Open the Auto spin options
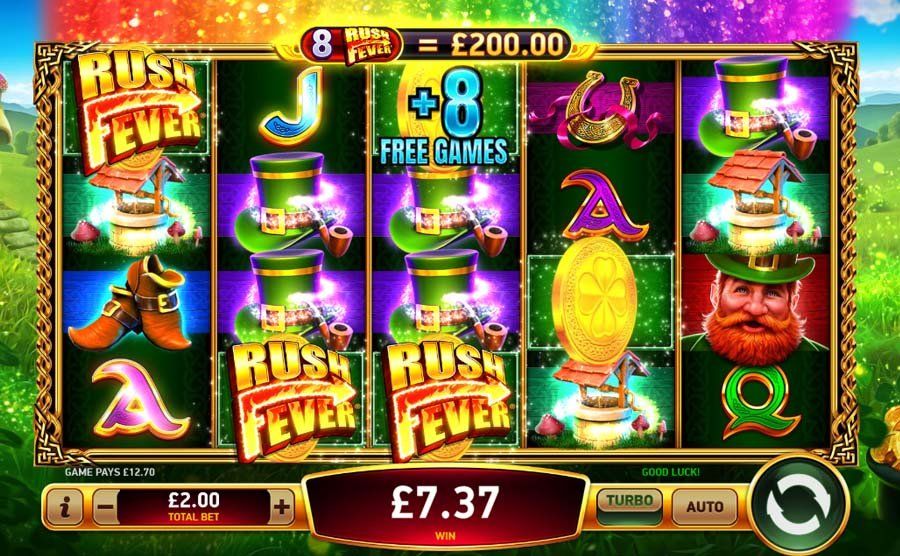 click(x=704, y=507)
